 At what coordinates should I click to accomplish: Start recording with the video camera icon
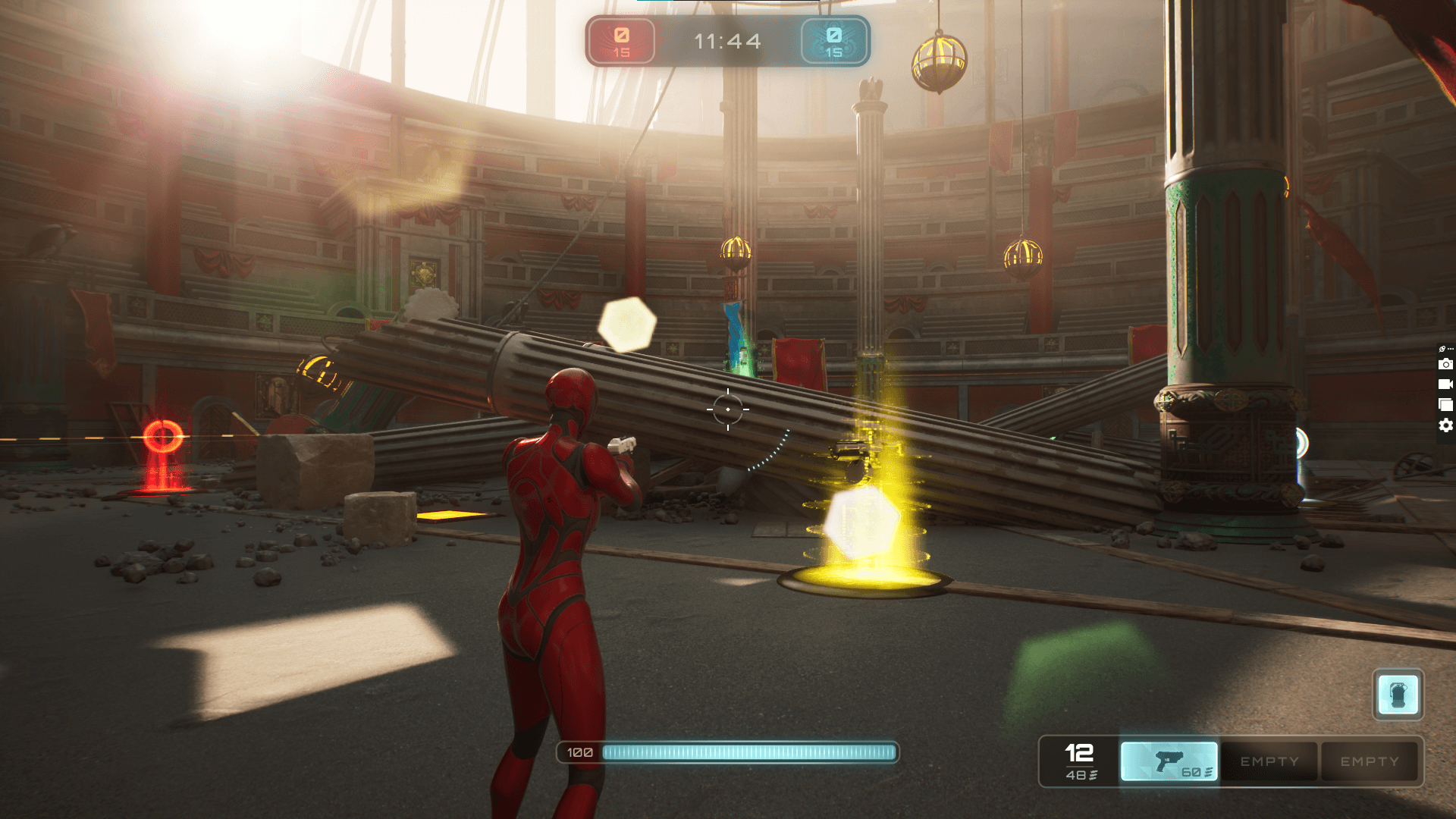click(1445, 384)
